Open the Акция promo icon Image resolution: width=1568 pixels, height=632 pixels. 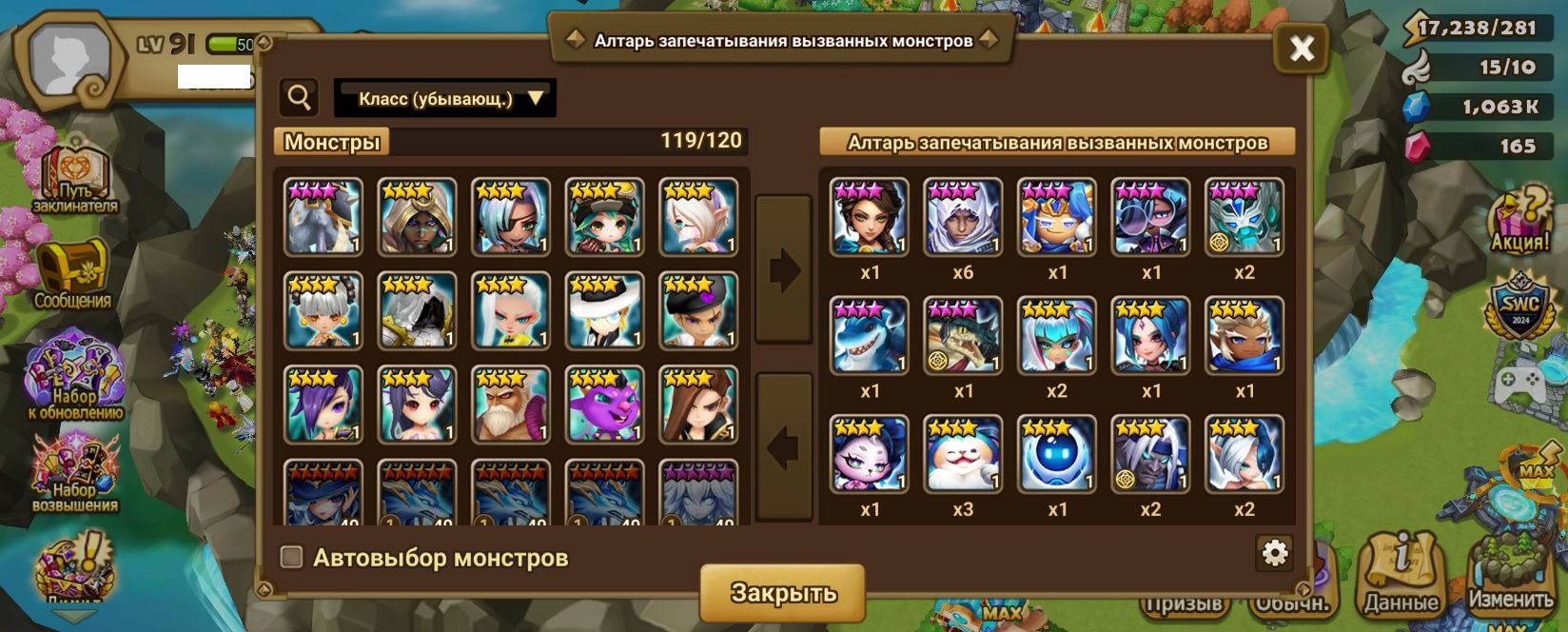click(x=1519, y=221)
